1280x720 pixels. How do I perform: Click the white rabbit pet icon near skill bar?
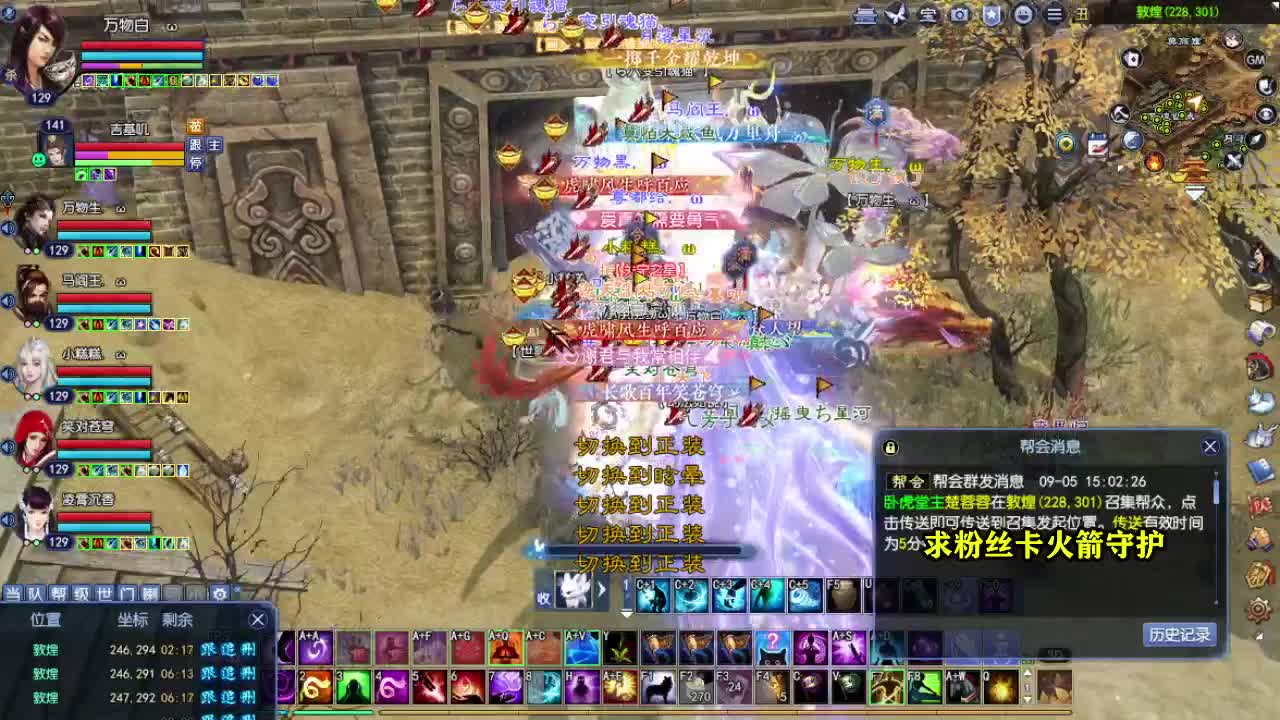click(574, 590)
